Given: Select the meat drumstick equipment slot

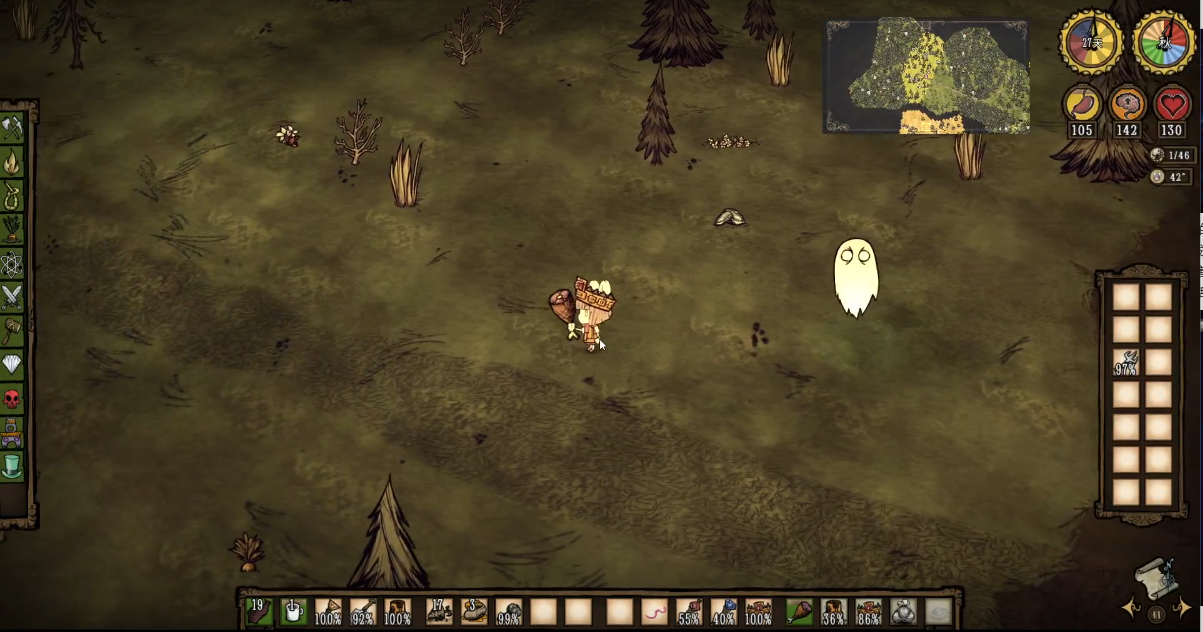Looking at the screenshot, I should coord(799,611).
